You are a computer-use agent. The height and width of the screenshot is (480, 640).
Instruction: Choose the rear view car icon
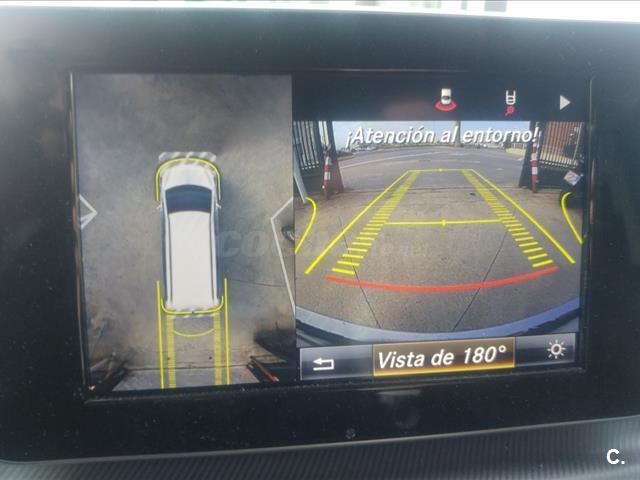click(x=445, y=100)
